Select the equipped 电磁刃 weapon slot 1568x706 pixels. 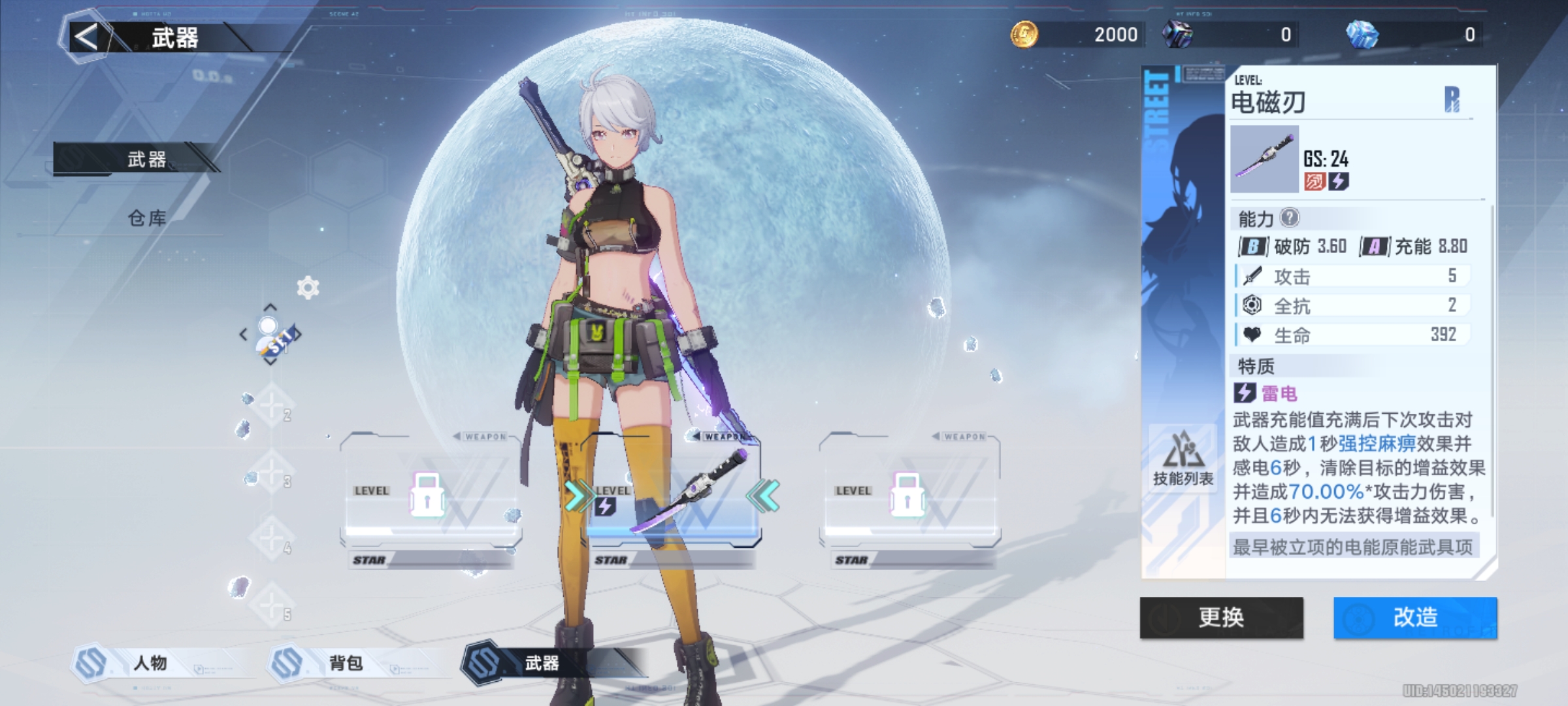click(673, 498)
